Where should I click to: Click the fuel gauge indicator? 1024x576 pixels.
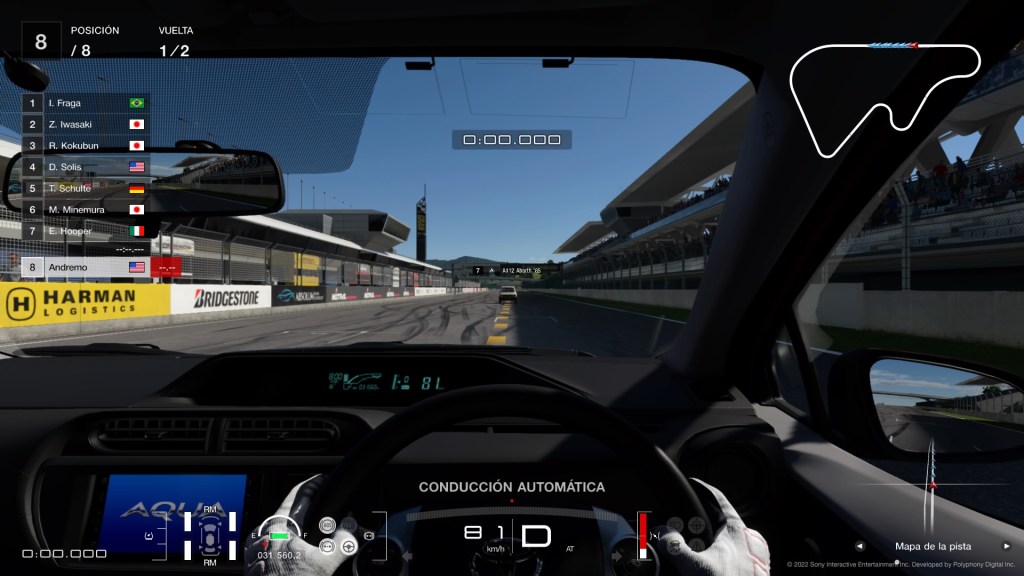(278, 535)
